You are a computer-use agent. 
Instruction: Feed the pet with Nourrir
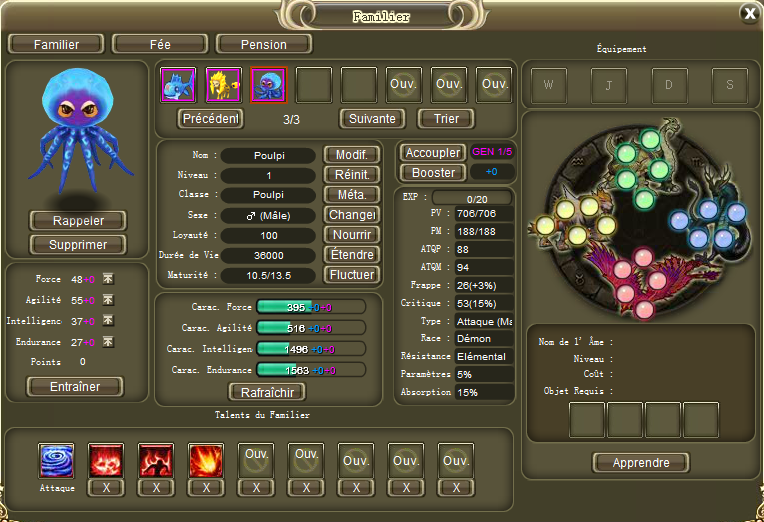(x=351, y=235)
